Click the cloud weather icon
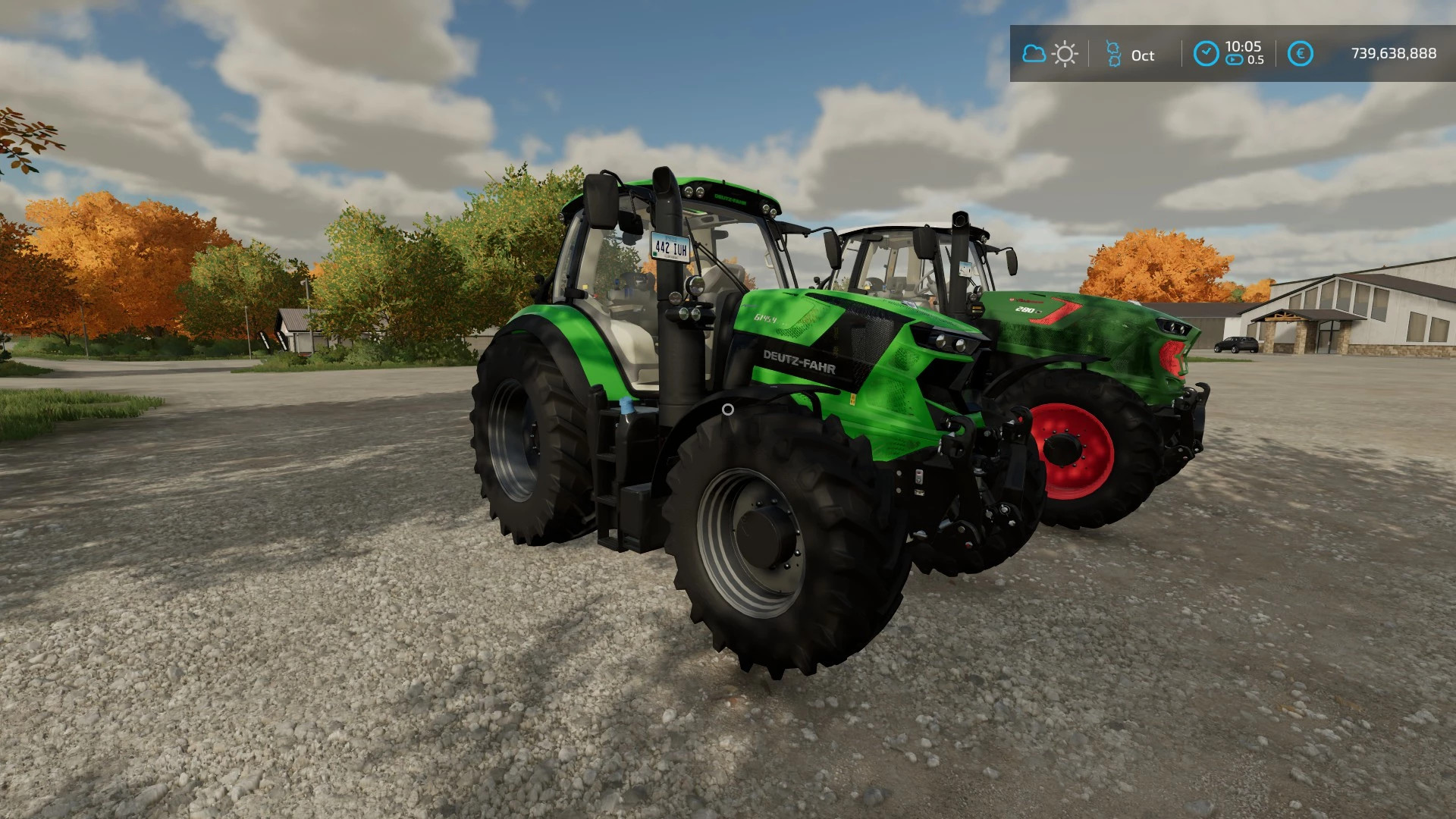The width and height of the screenshot is (1456, 819). click(1035, 54)
